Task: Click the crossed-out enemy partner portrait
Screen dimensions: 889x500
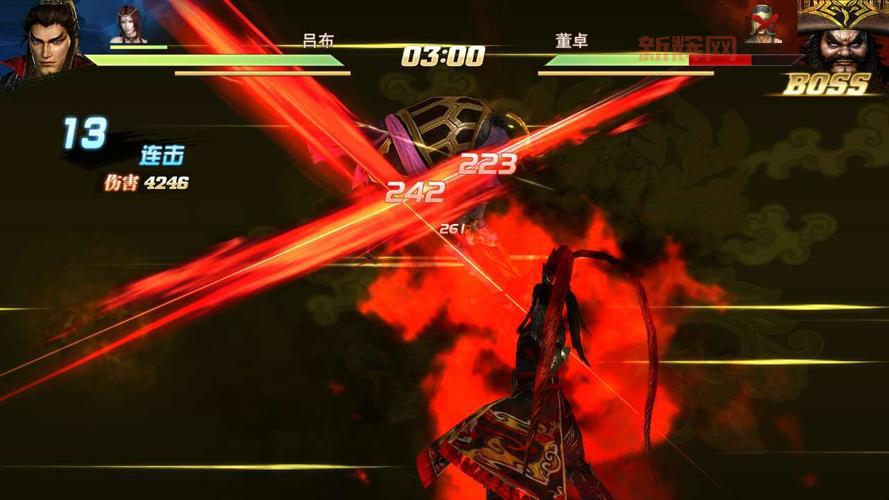Action: (x=765, y=25)
